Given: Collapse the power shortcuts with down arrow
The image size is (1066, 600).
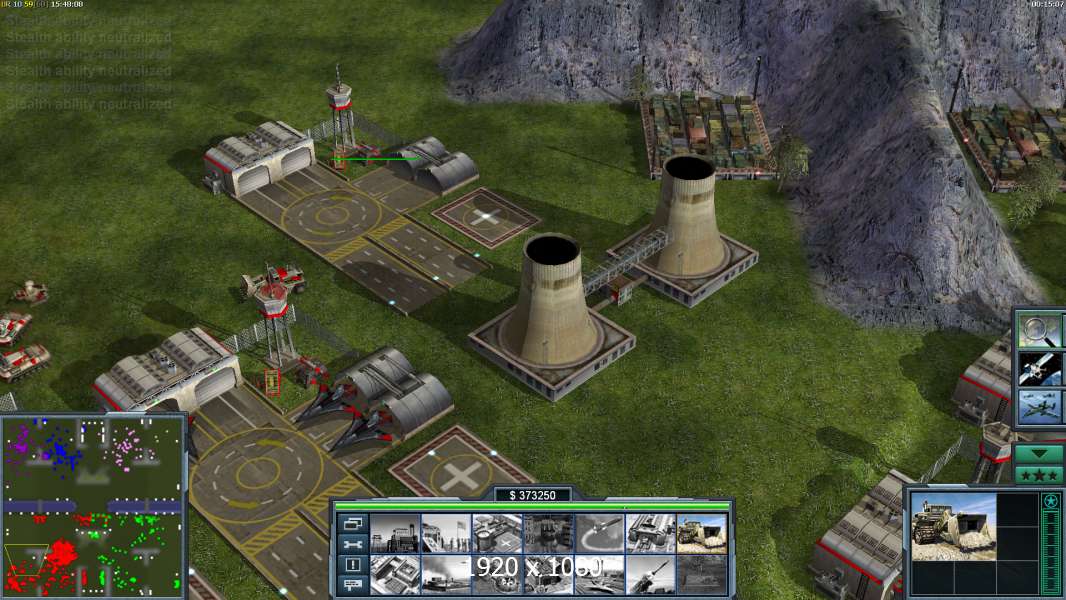Looking at the screenshot, I should 1039,453.
